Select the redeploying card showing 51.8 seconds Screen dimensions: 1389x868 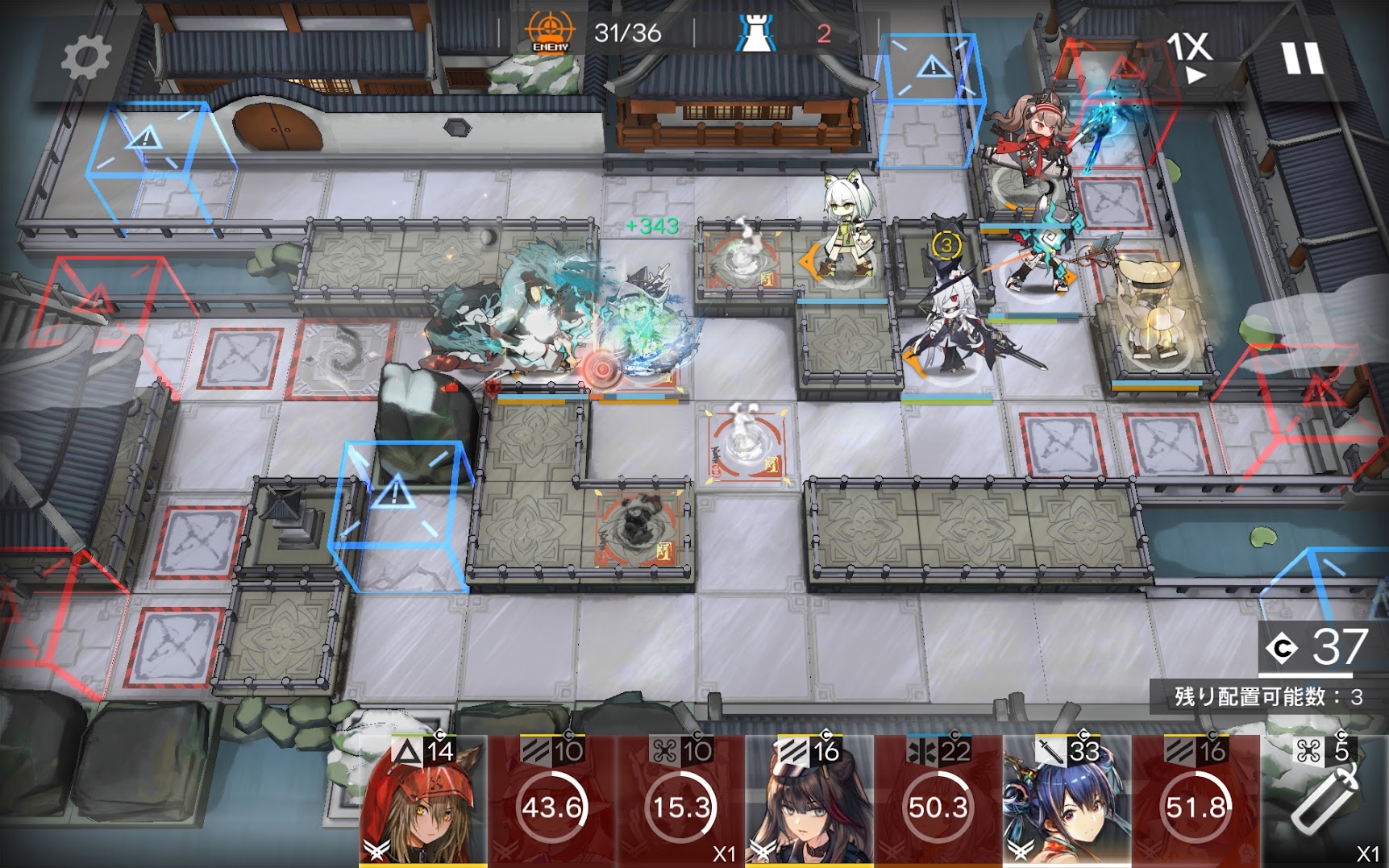(x=1196, y=802)
